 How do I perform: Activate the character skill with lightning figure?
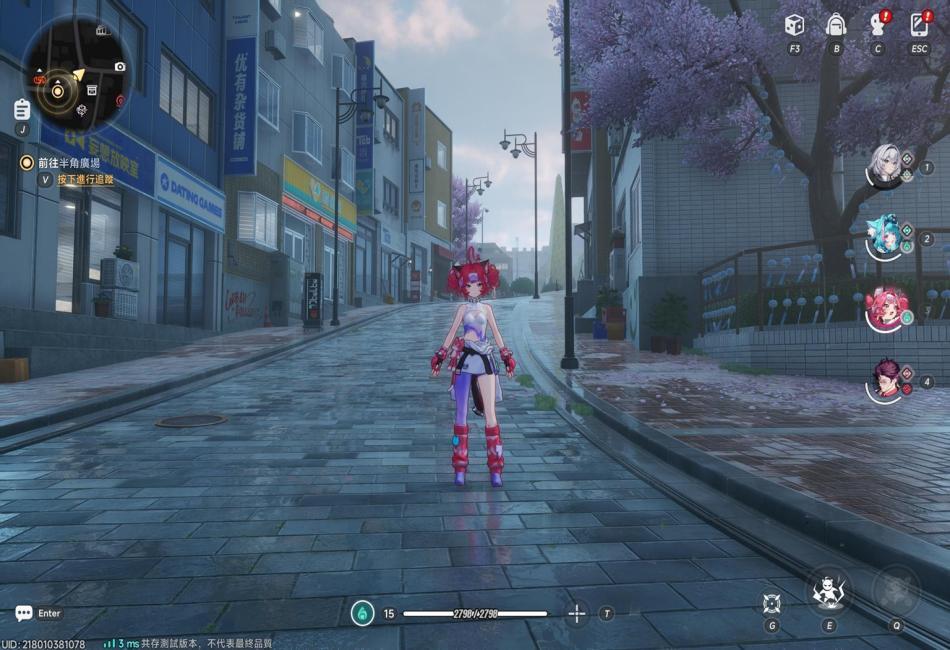(828, 592)
